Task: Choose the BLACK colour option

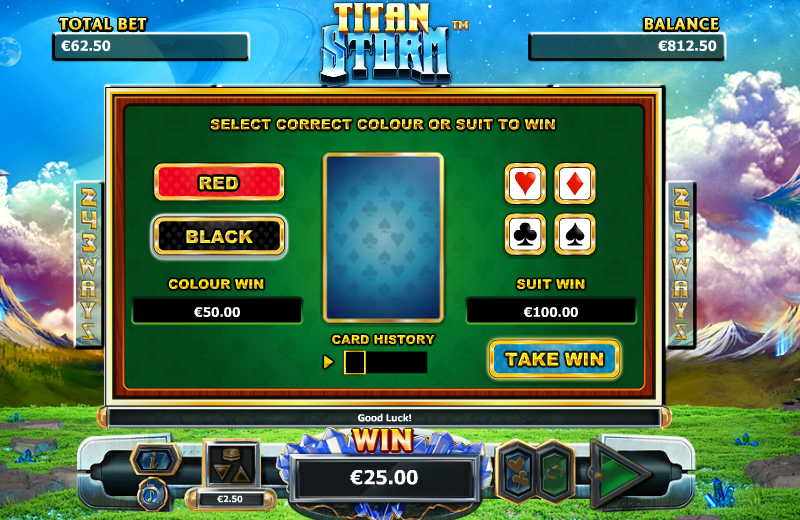Action: [219, 237]
